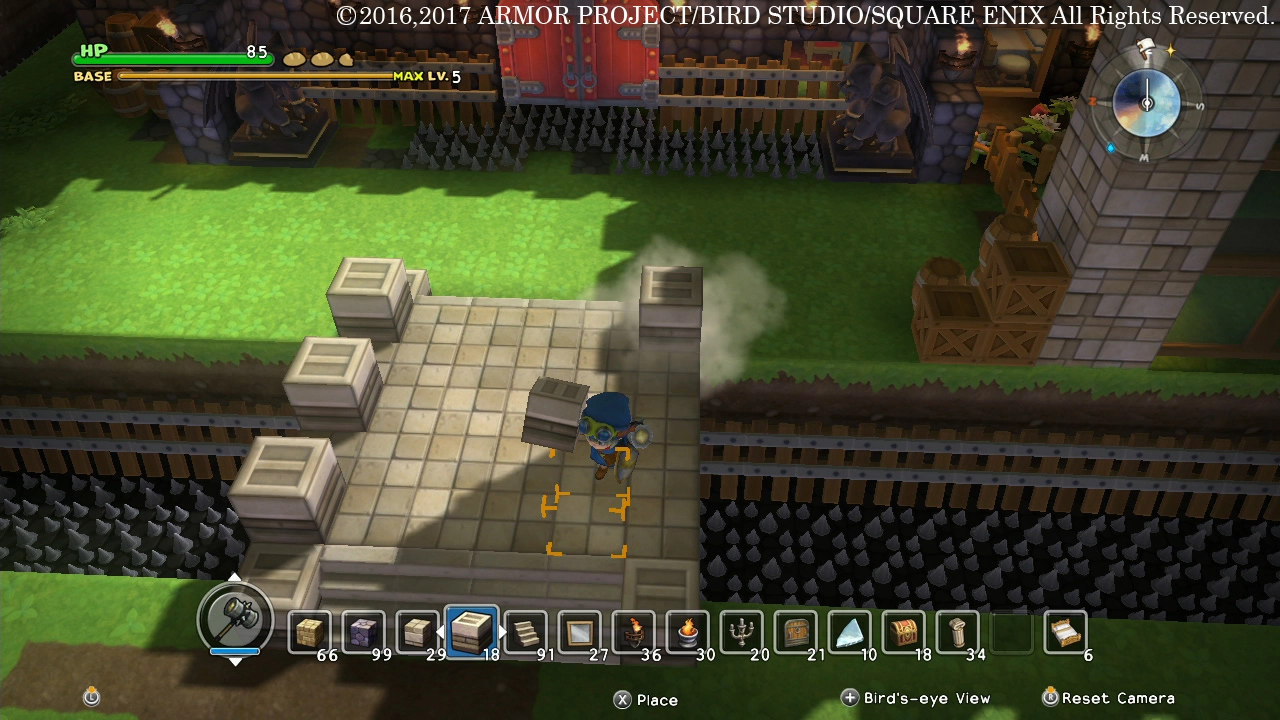The image size is (1280, 720).
Task: Select the purple stone block slot
Action: tap(364, 632)
